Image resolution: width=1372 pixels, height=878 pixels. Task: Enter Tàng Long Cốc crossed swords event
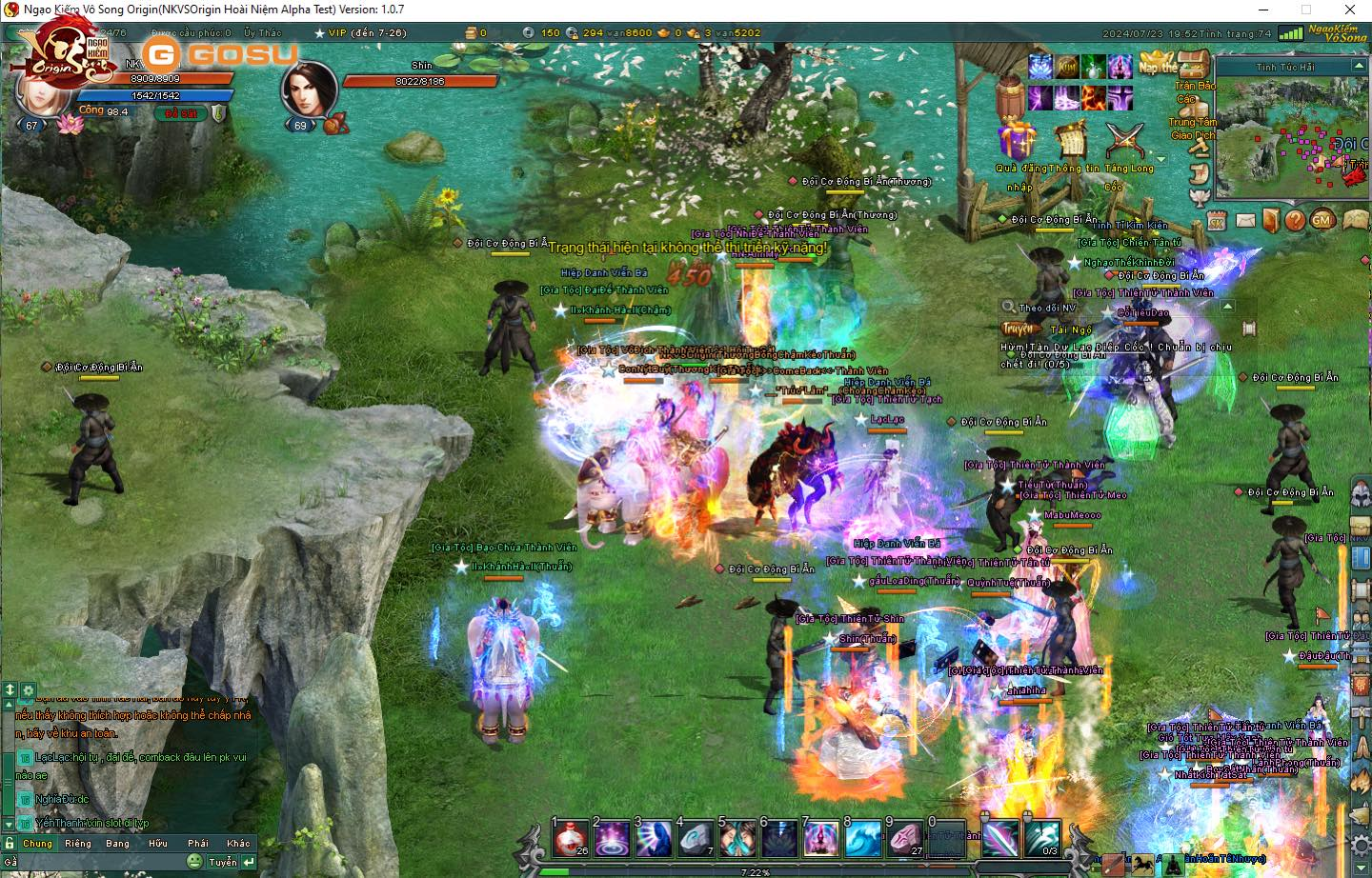(1124, 140)
